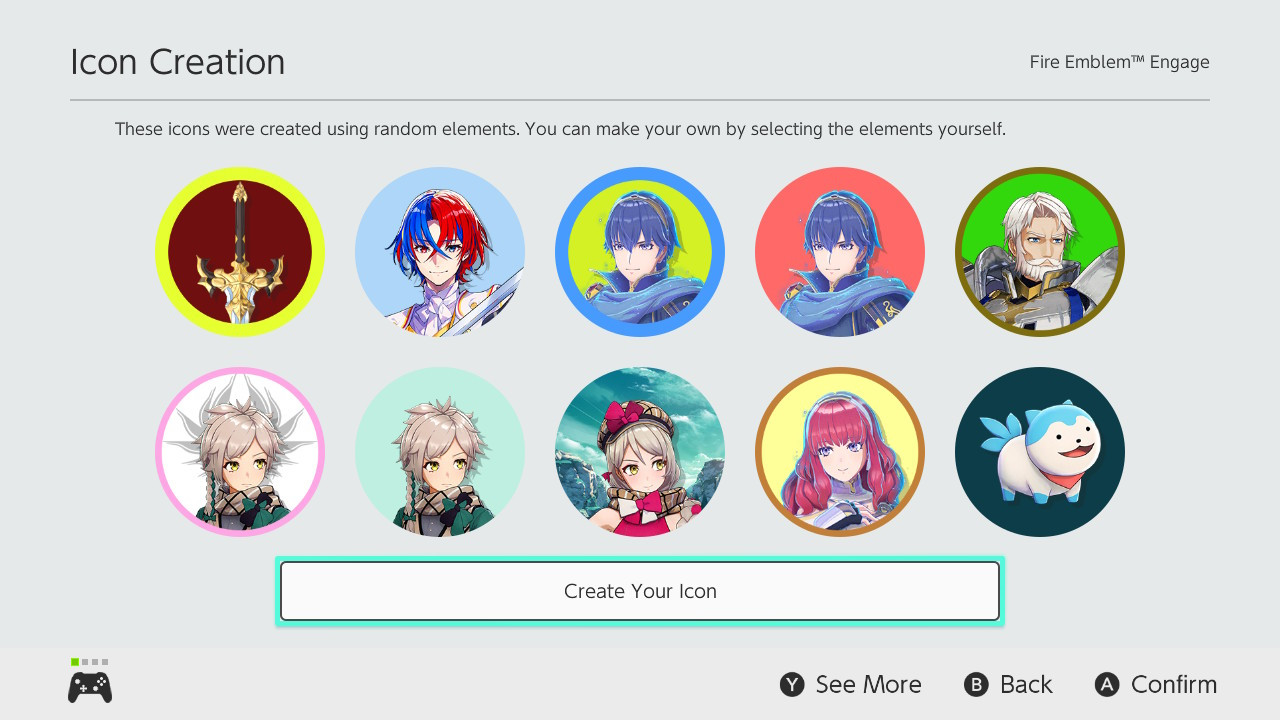Viewport: 1280px width, 720px height.
Task: Click Back to return to the previous screen
Action: point(1008,684)
